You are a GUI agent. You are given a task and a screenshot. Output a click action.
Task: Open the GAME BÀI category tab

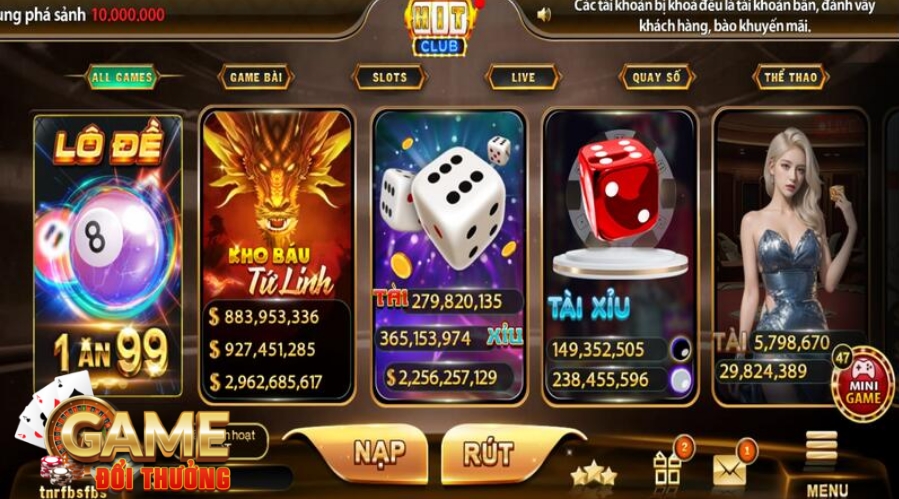(x=256, y=77)
